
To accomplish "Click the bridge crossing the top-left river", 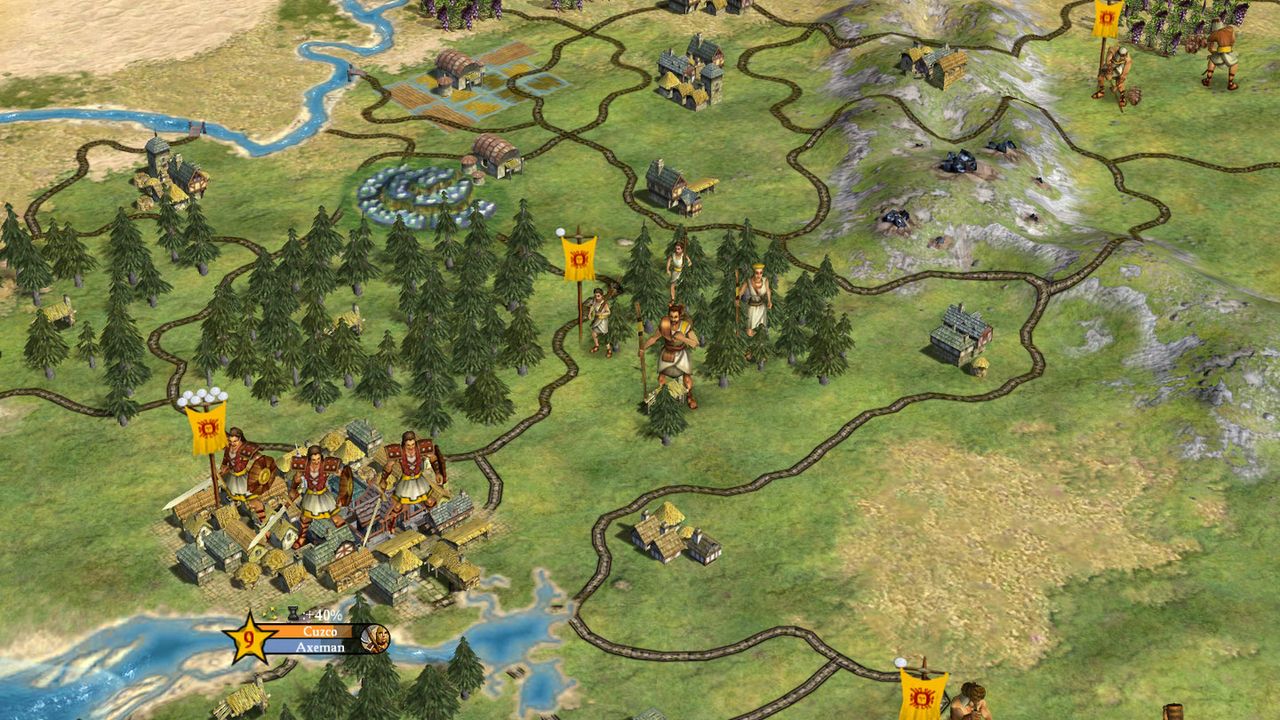I will pos(352,70).
